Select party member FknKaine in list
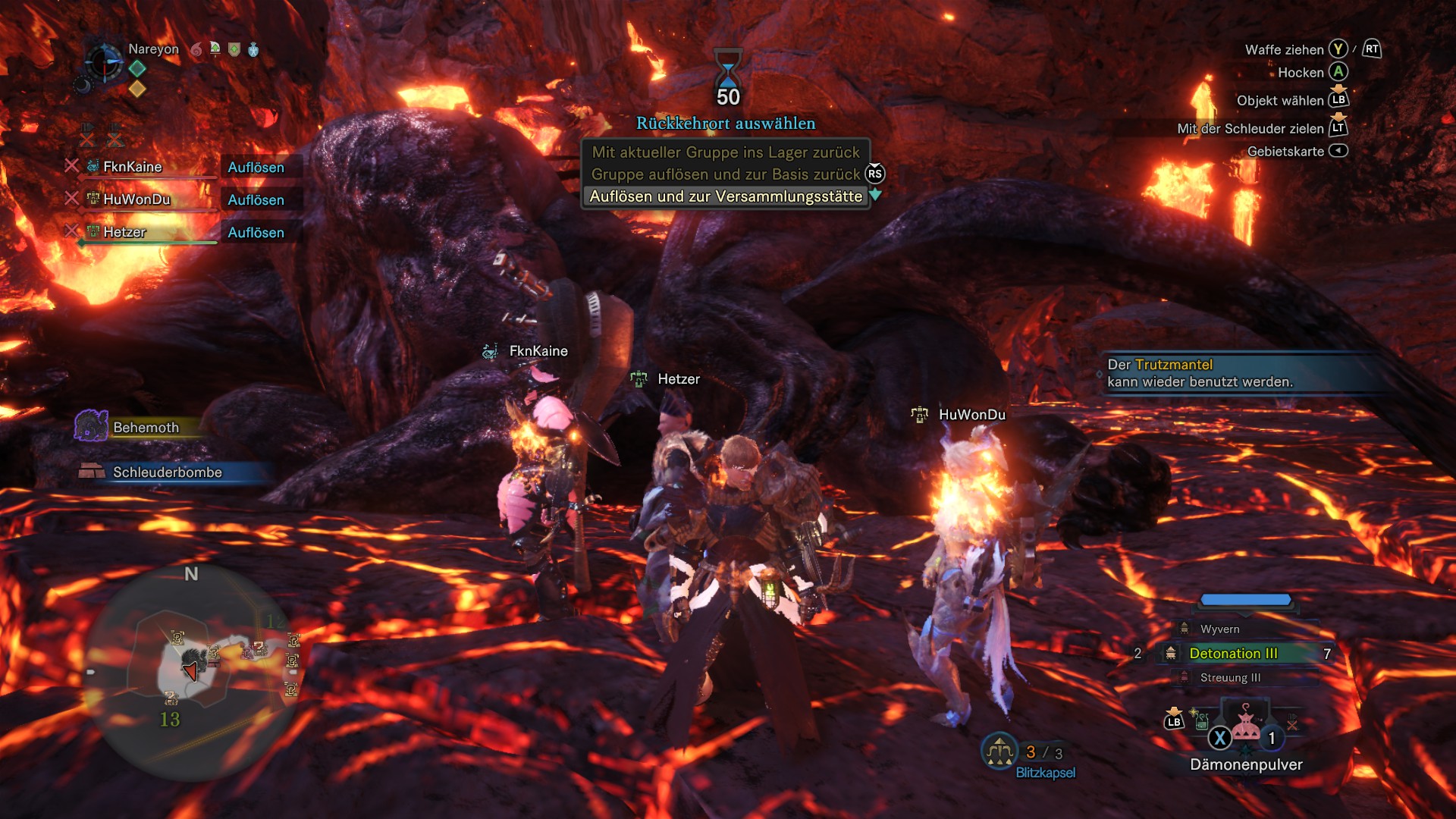 click(133, 167)
